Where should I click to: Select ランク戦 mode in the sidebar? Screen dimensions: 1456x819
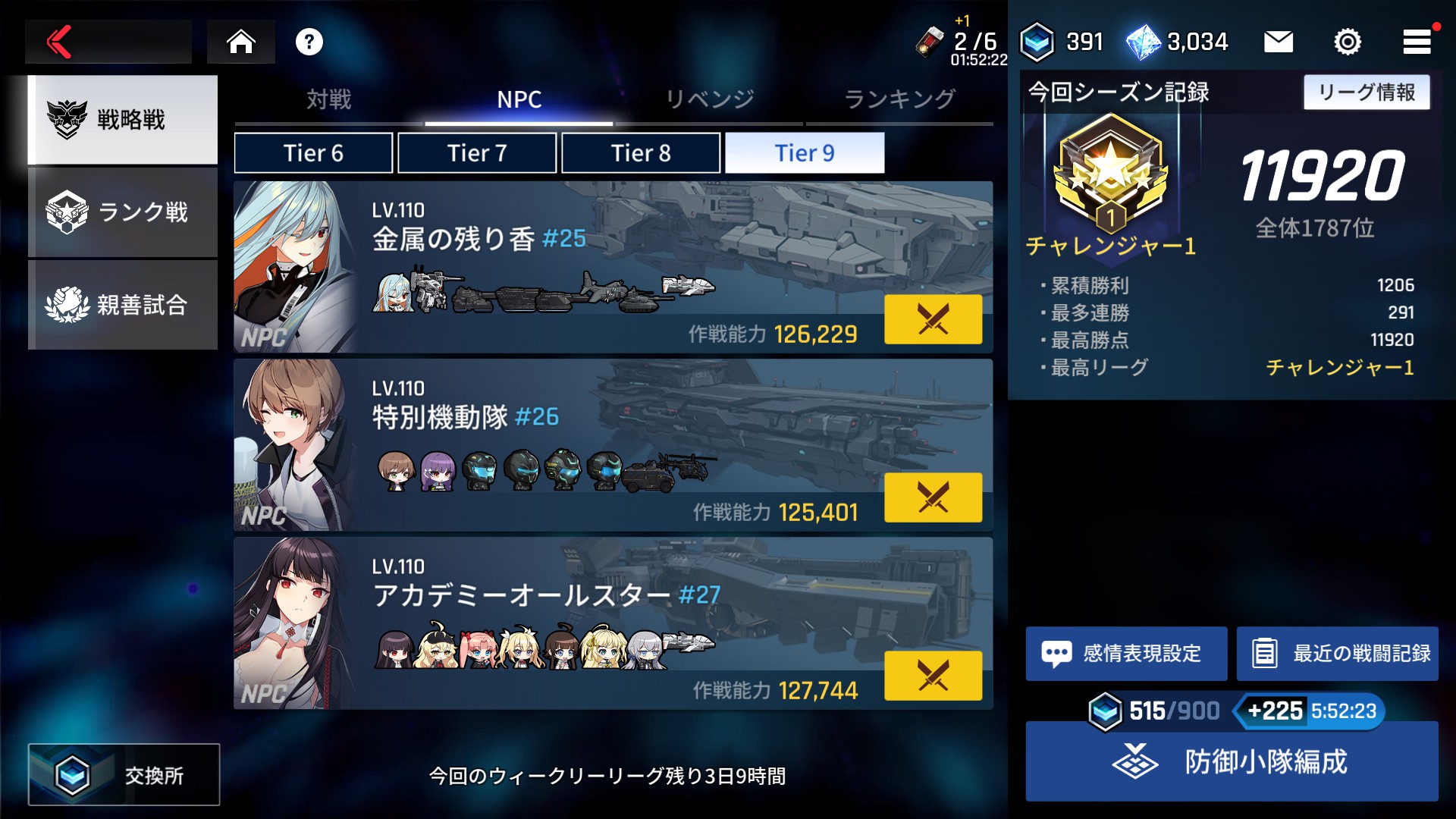pos(123,212)
